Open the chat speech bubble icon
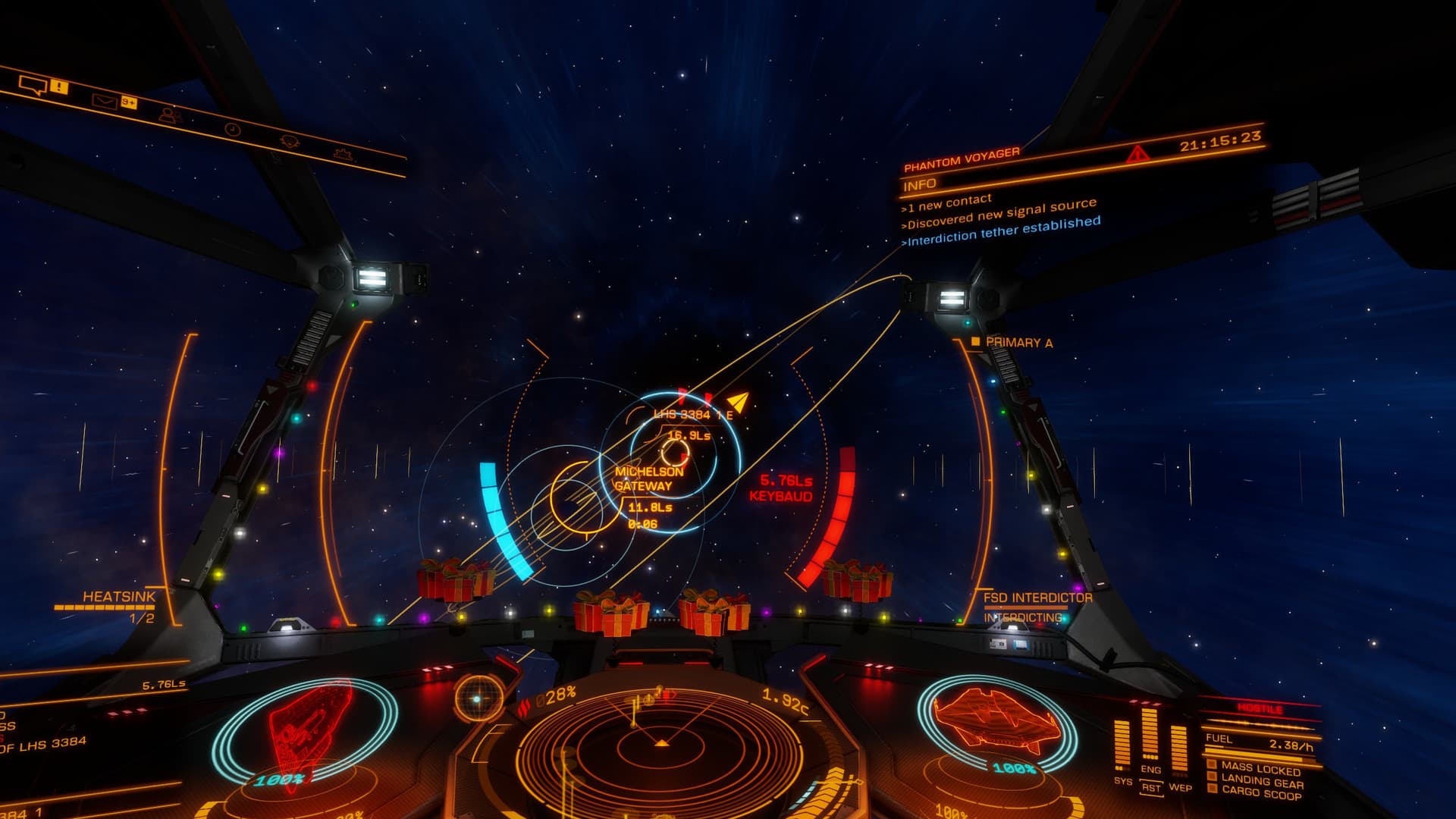1456x819 pixels. (x=33, y=85)
